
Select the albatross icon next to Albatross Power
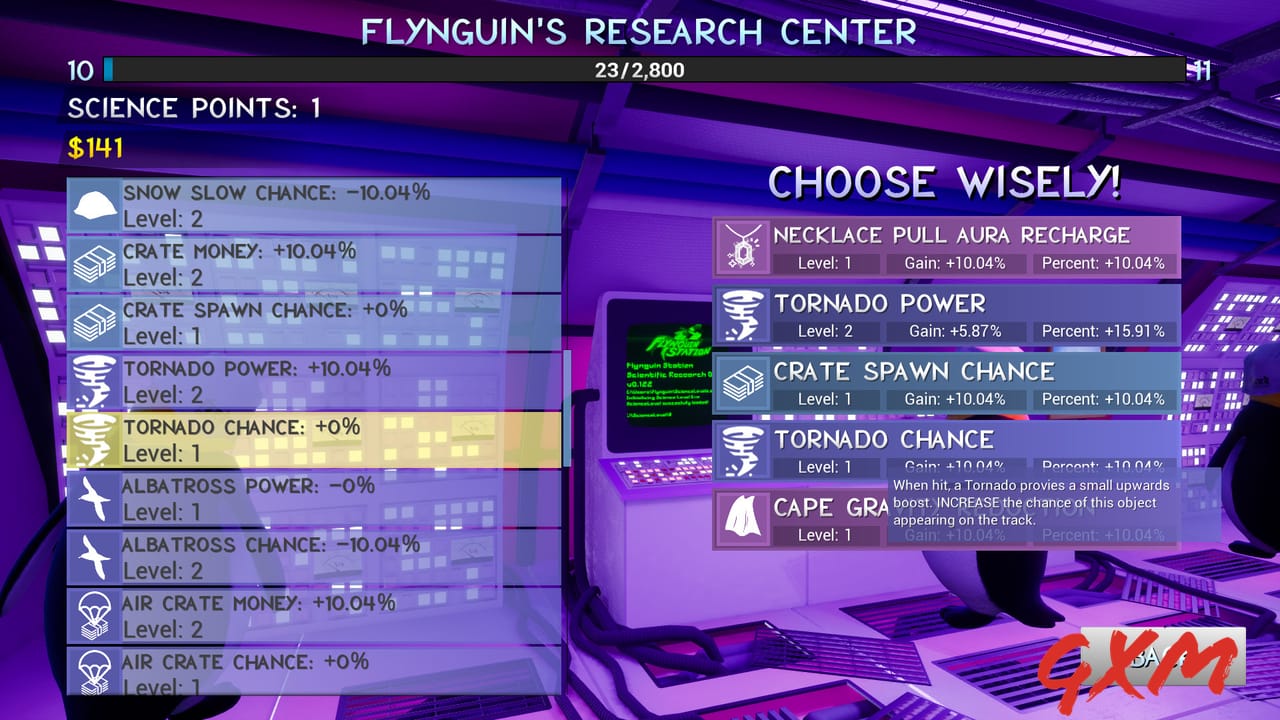(95, 495)
